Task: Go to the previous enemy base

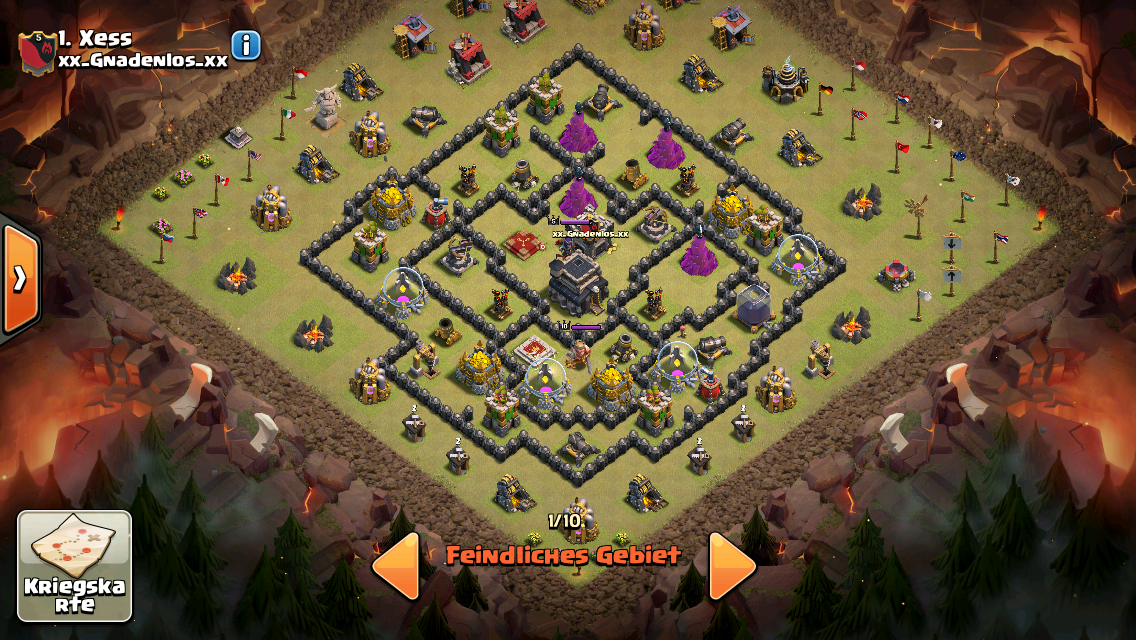Action: (x=396, y=566)
